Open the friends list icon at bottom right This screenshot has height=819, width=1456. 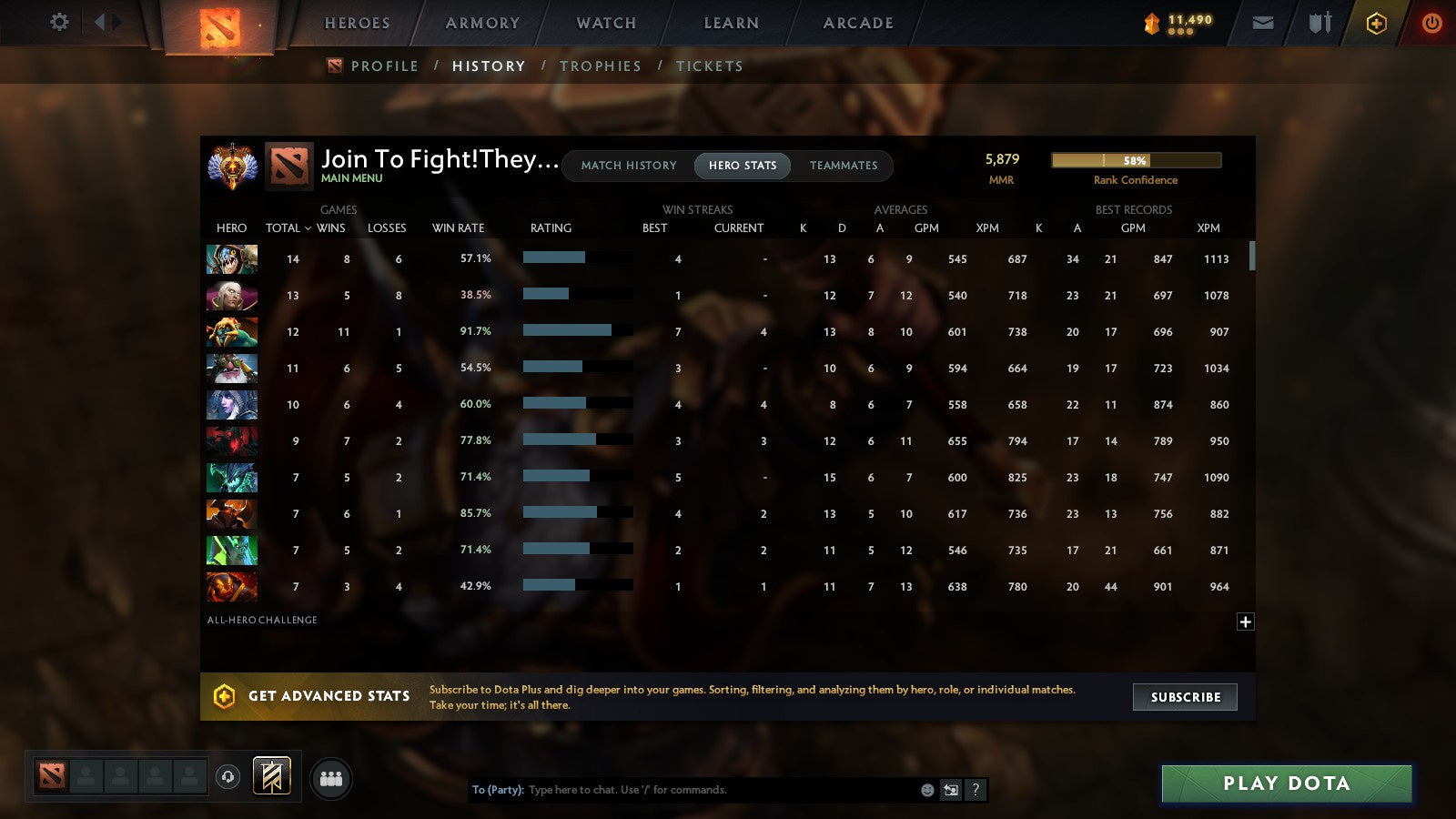pos(331,778)
